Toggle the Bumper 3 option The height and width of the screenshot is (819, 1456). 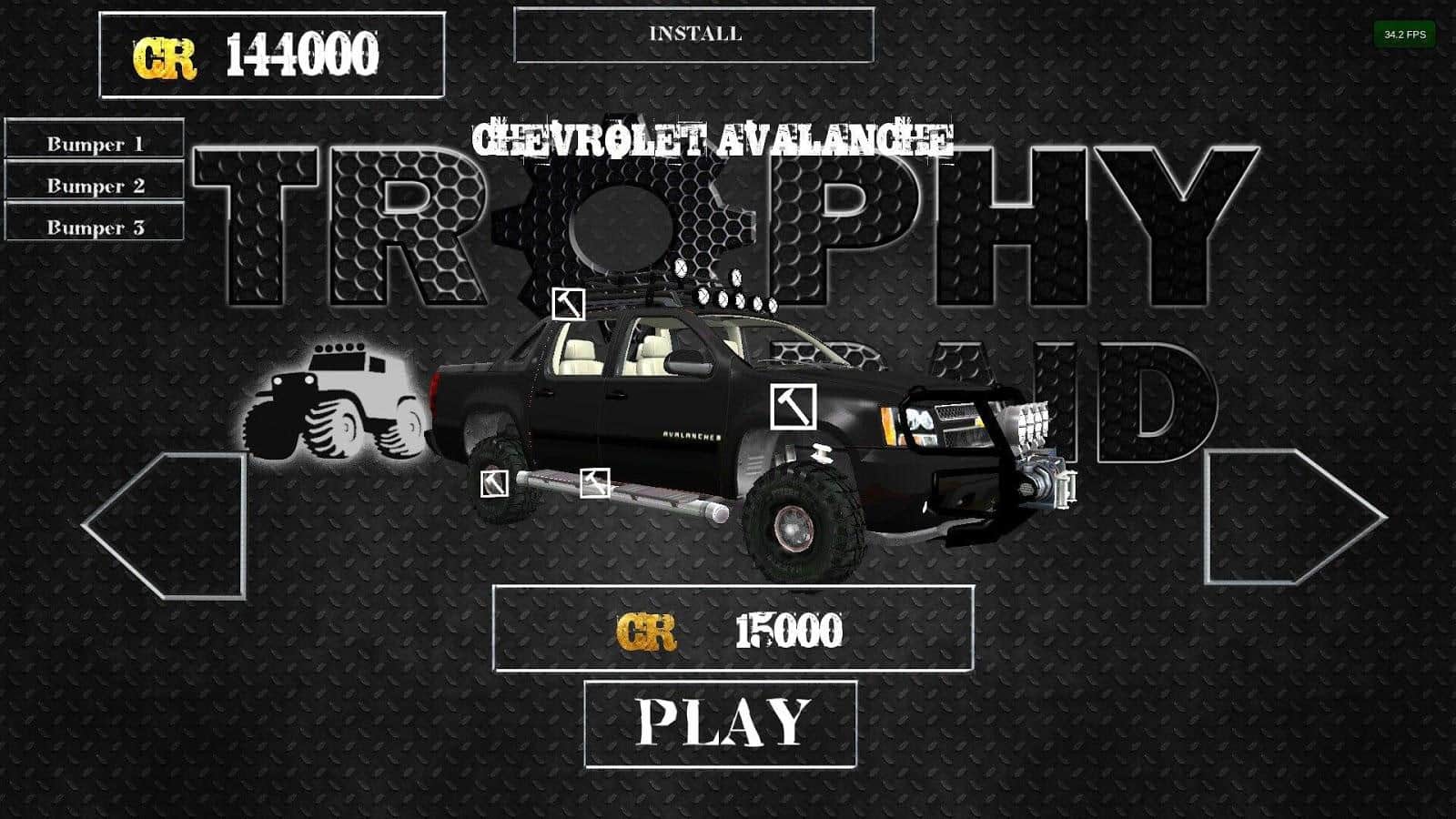click(x=95, y=226)
